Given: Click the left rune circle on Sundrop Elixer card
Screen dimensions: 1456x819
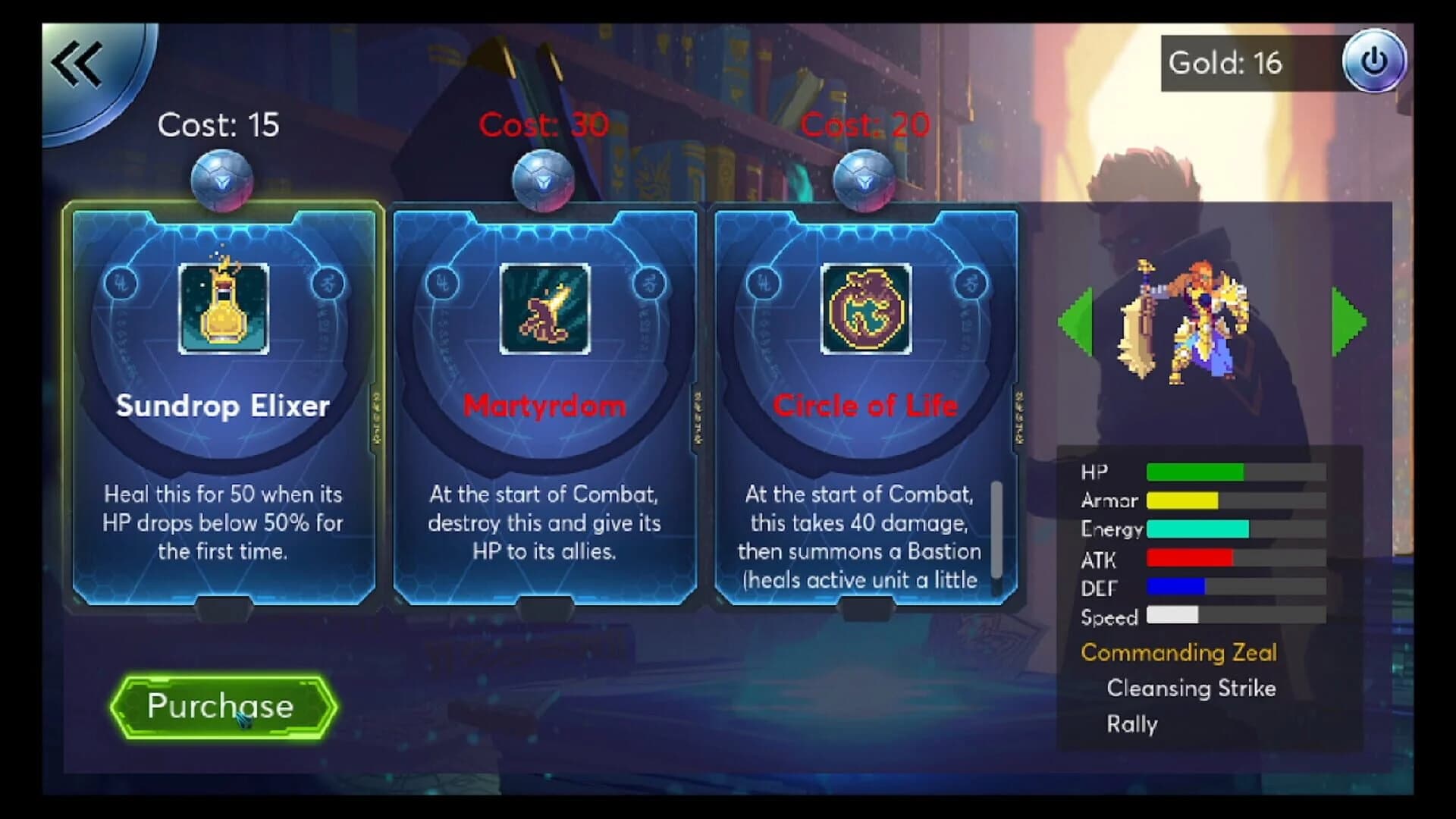Looking at the screenshot, I should tap(121, 283).
